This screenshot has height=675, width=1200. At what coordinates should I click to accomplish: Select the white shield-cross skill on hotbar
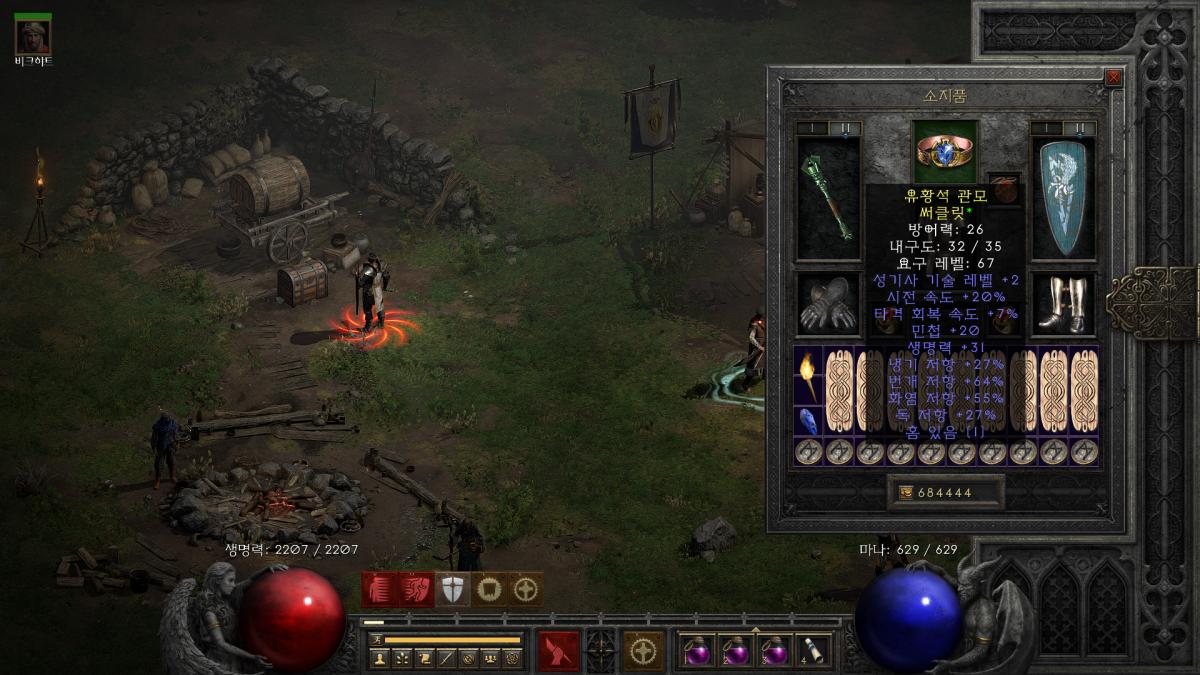[x=454, y=589]
